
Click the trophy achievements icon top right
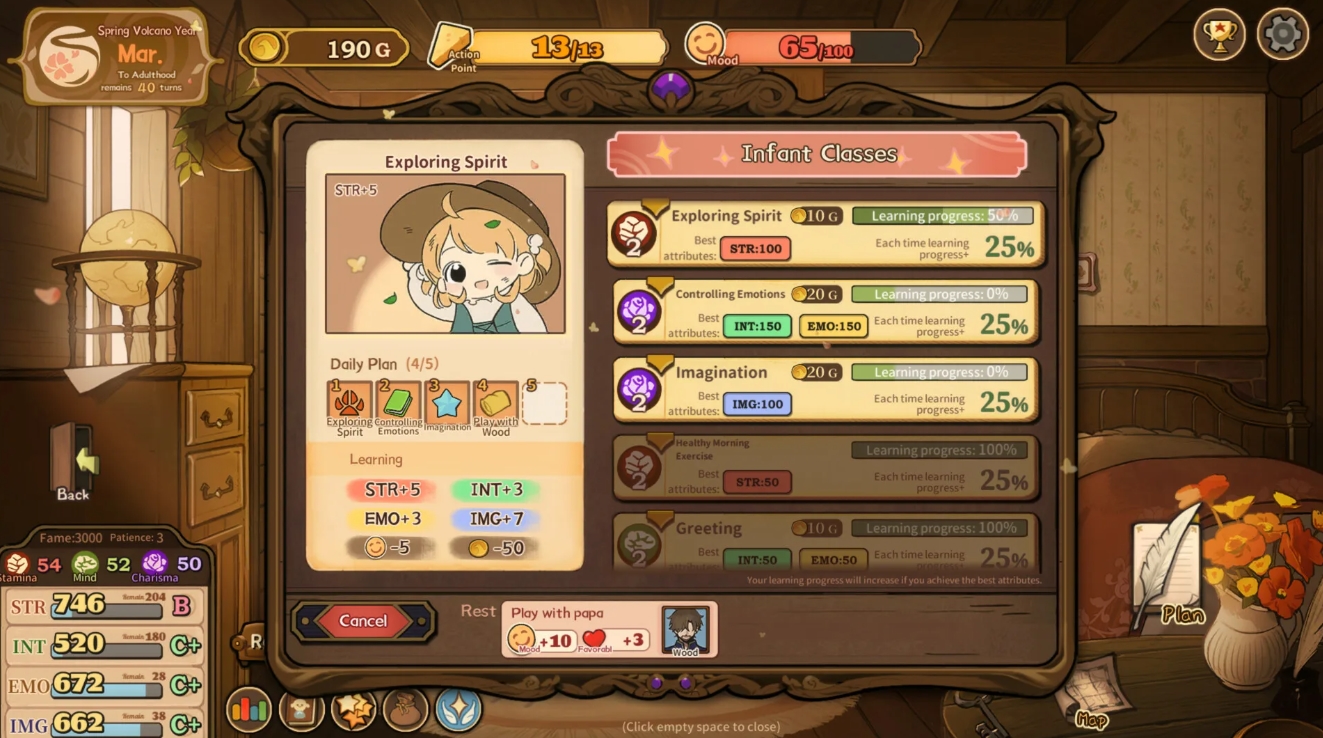pyautogui.click(x=1219, y=34)
